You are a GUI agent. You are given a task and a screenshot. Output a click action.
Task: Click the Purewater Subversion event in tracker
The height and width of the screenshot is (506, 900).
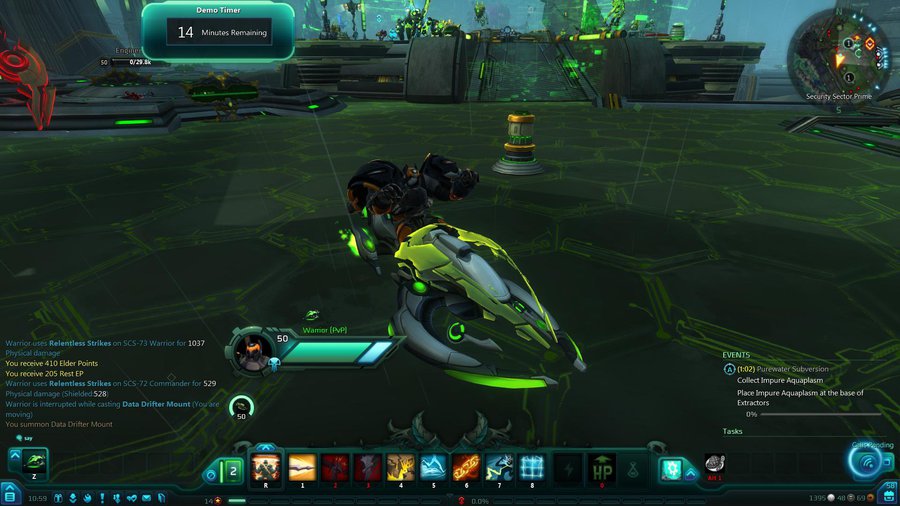(x=783, y=369)
